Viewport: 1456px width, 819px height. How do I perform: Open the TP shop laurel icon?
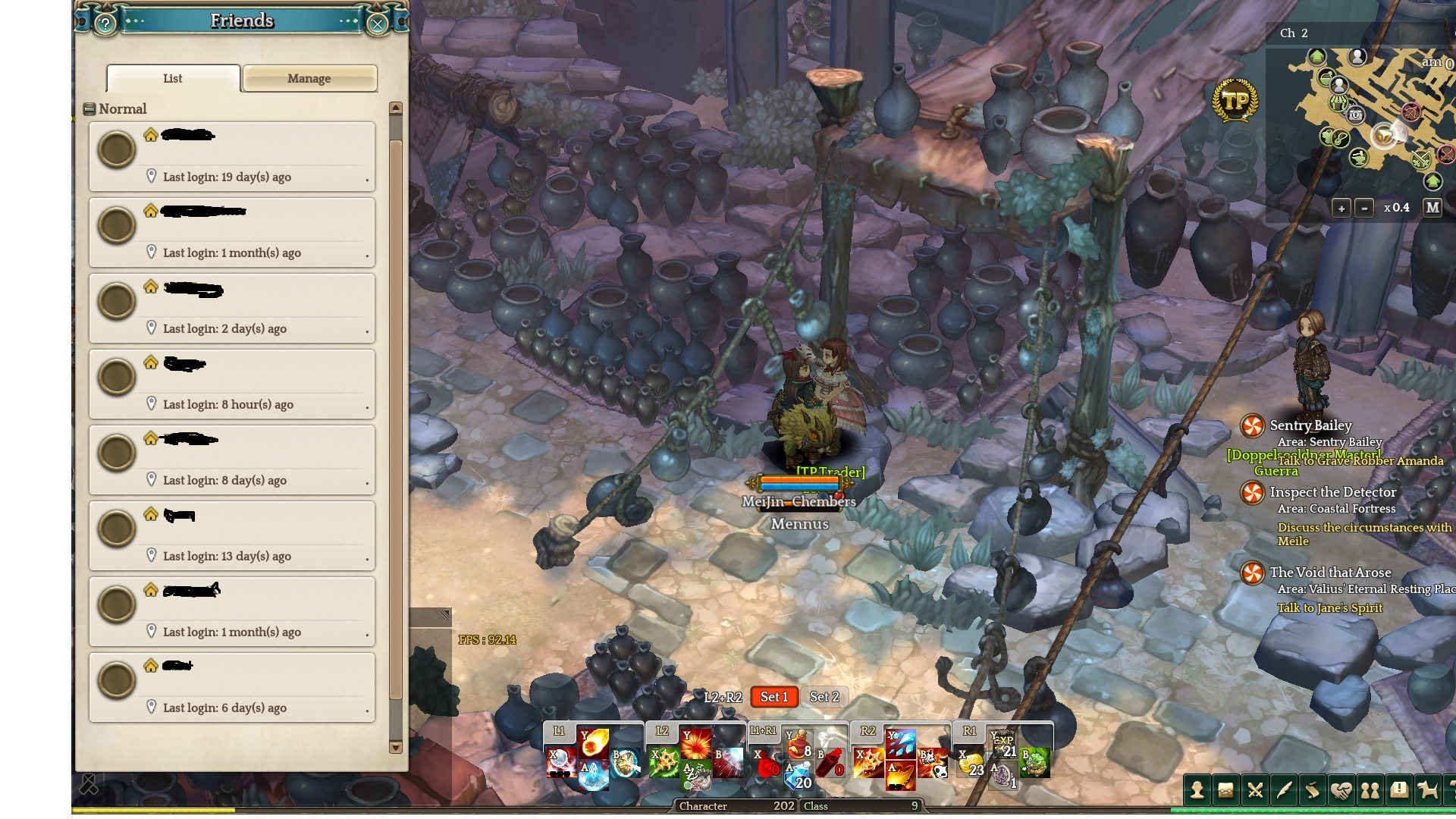click(x=1235, y=101)
